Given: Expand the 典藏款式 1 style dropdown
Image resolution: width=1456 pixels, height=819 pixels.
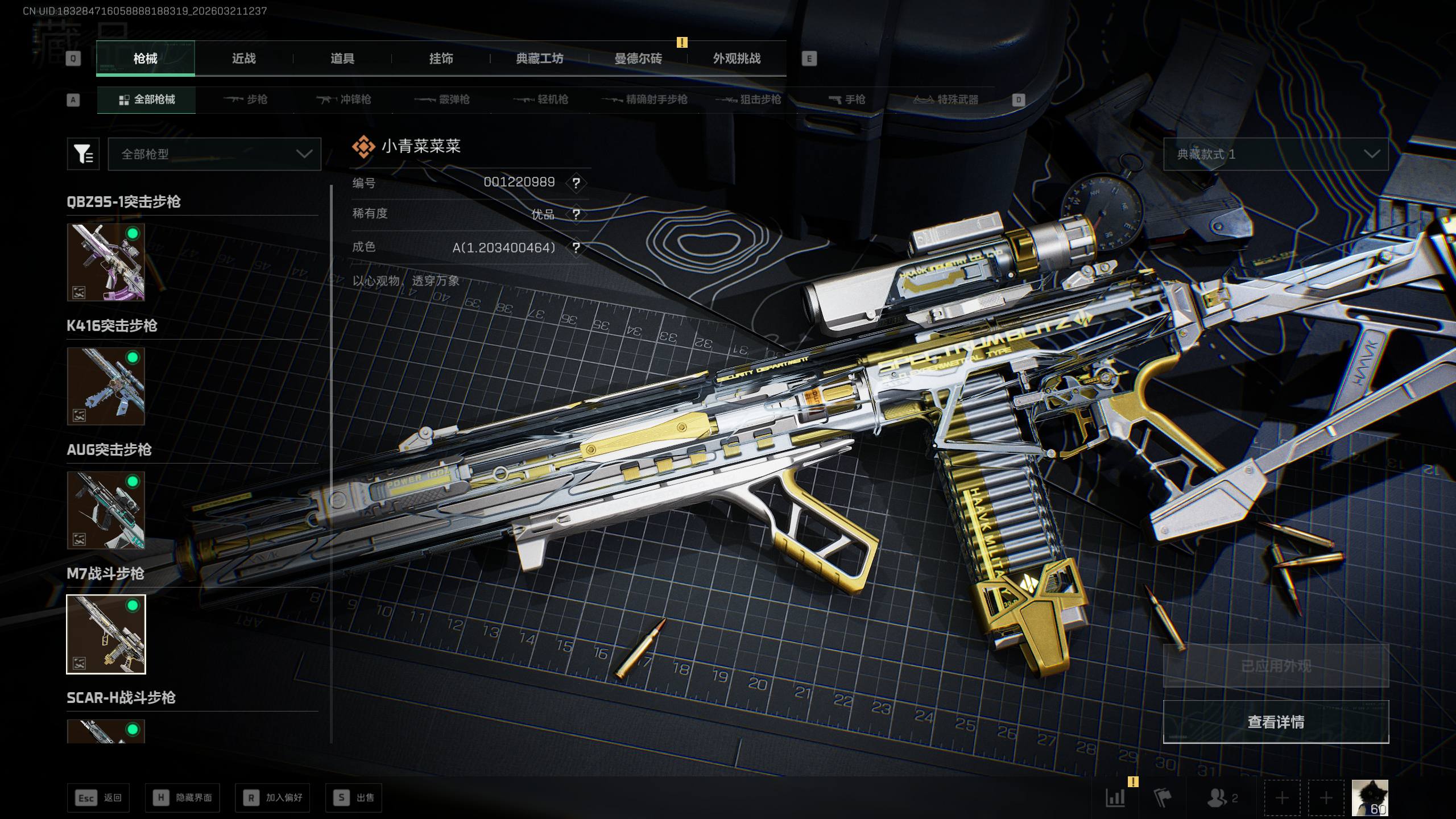Looking at the screenshot, I should coord(1275,154).
